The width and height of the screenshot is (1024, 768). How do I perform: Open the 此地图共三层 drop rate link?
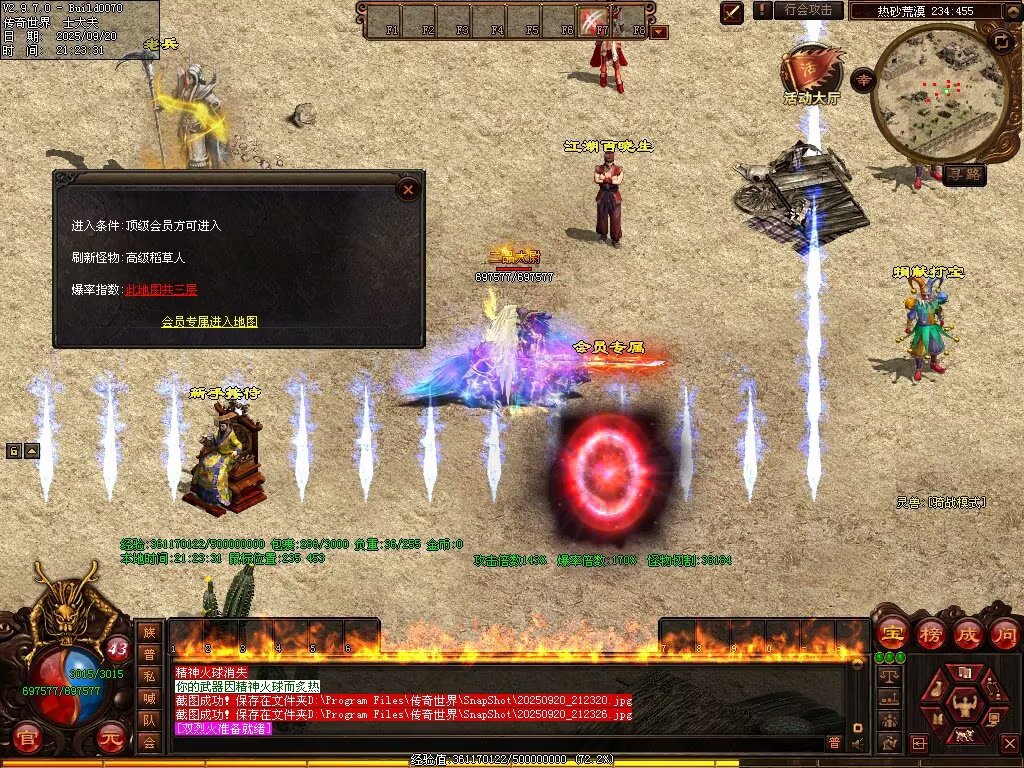tap(162, 290)
